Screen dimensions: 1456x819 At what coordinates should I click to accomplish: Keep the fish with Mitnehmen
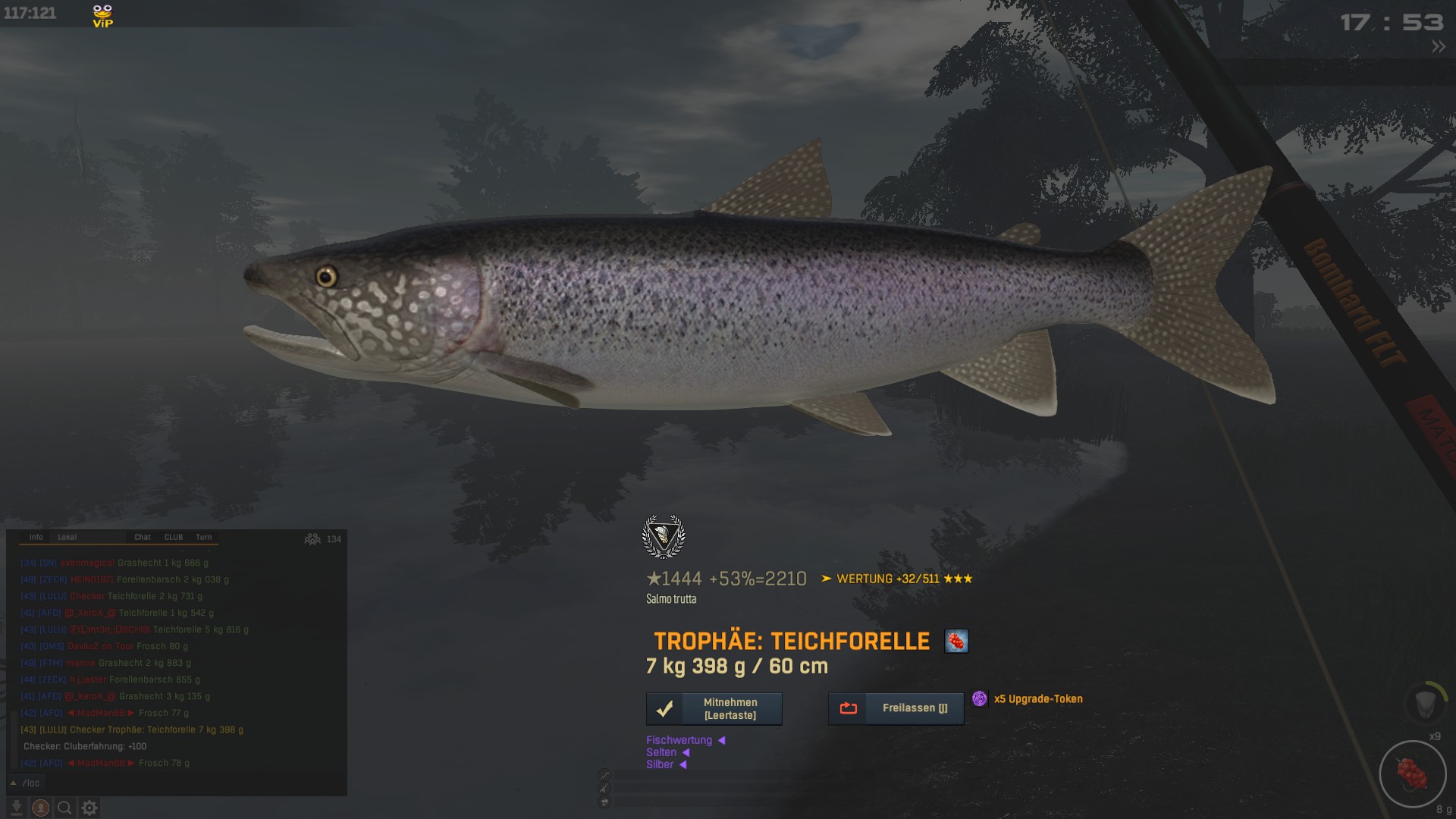[714, 709]
